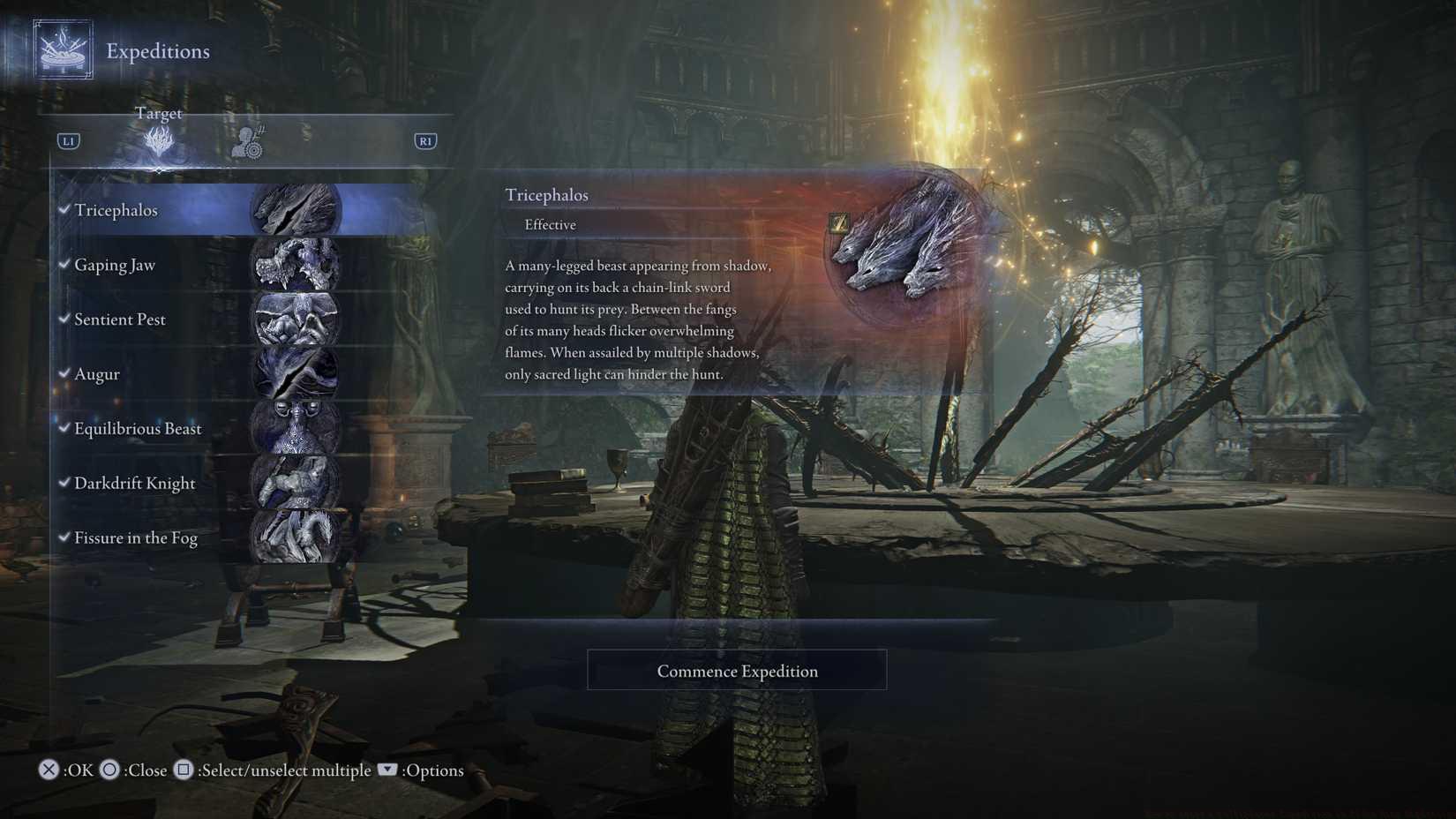This screenshot has width=1456, height=819.
Task: Click the large Tricephalos artwork in the description panel
Action: (900, 247)
